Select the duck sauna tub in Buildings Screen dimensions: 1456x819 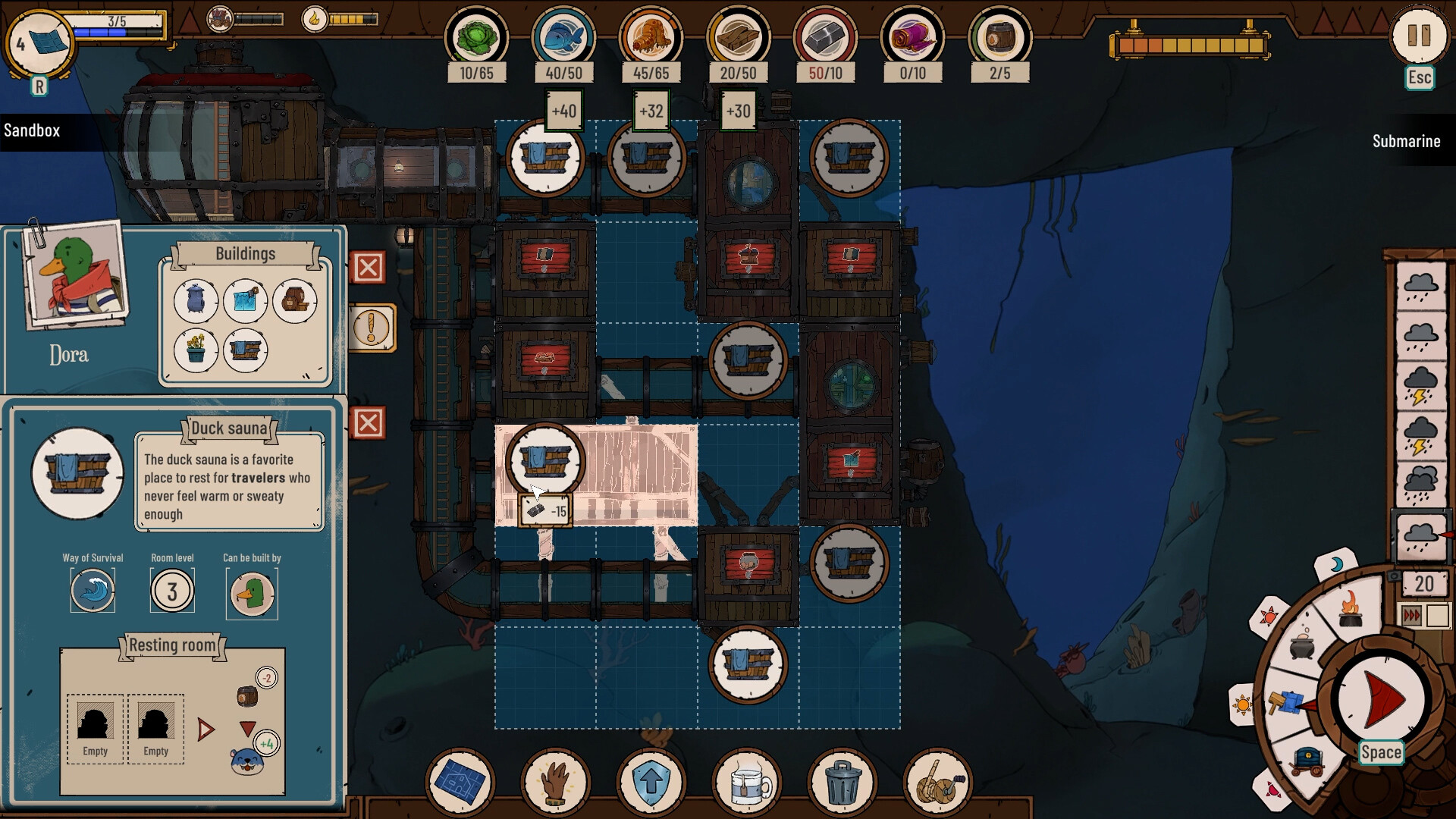tap(245, 350)
